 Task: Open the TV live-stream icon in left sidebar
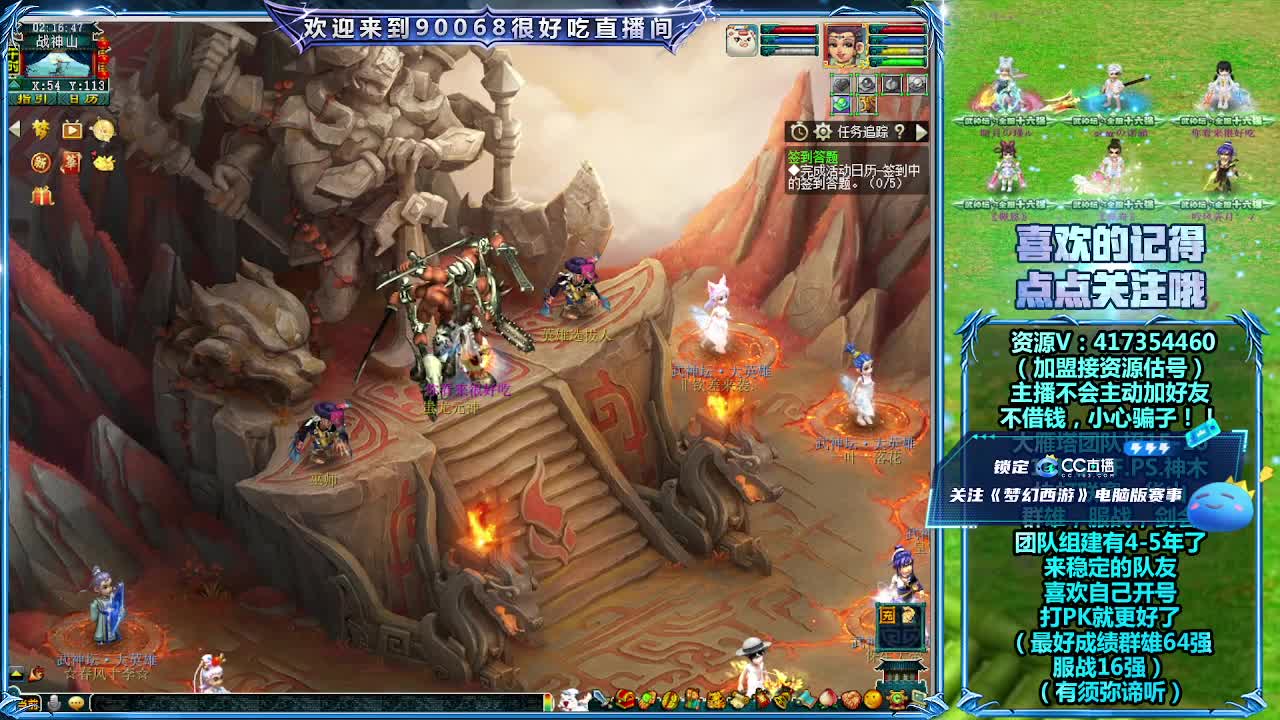[x=71, y=128]
